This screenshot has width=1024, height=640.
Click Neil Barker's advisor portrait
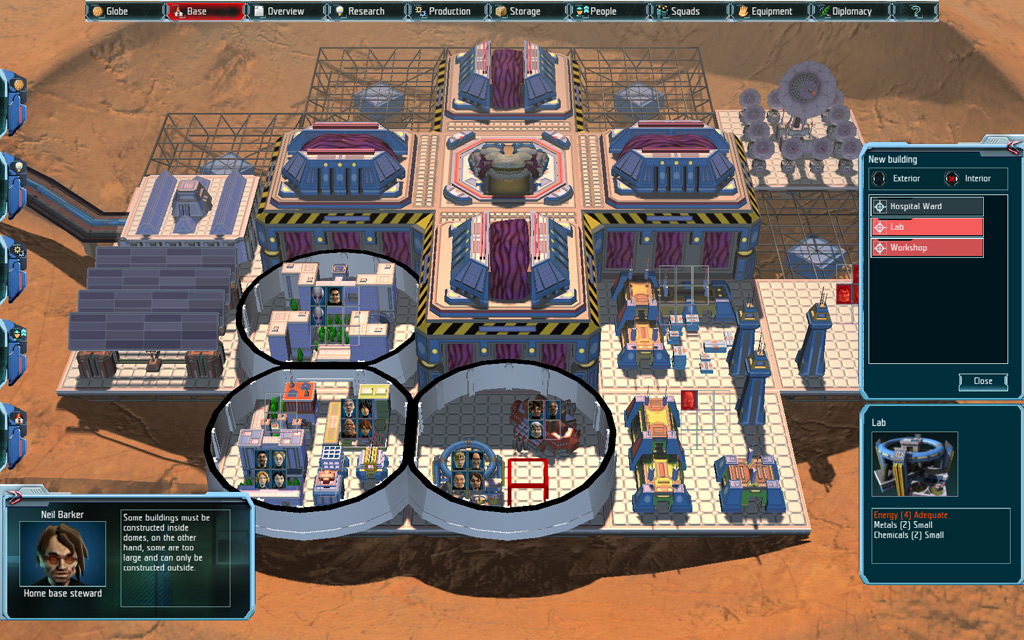coord(64,554)
